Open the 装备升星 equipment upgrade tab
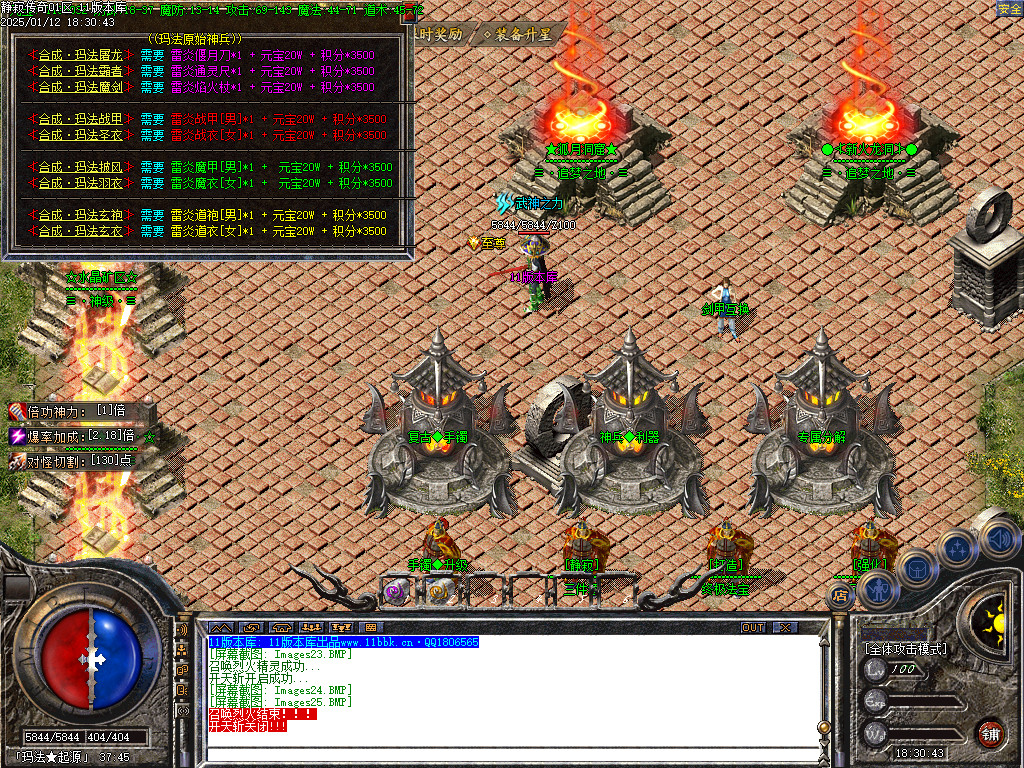This screenshot has width=1024, height=768. click(x=517, y=34)
